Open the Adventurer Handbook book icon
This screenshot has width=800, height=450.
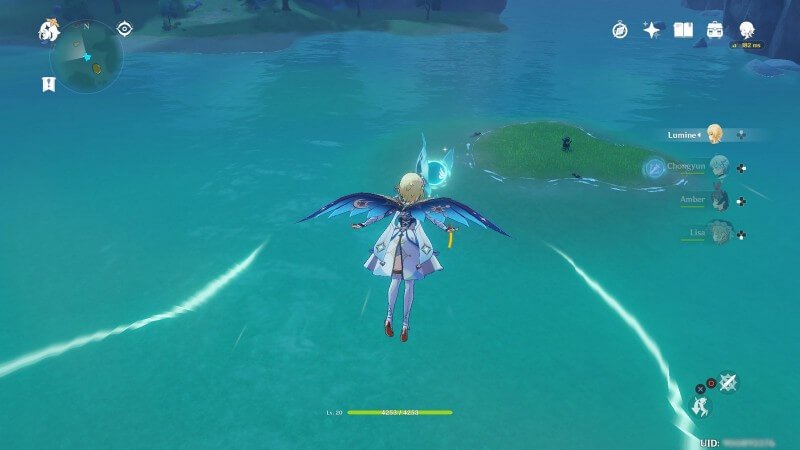(x=683, y=31)
